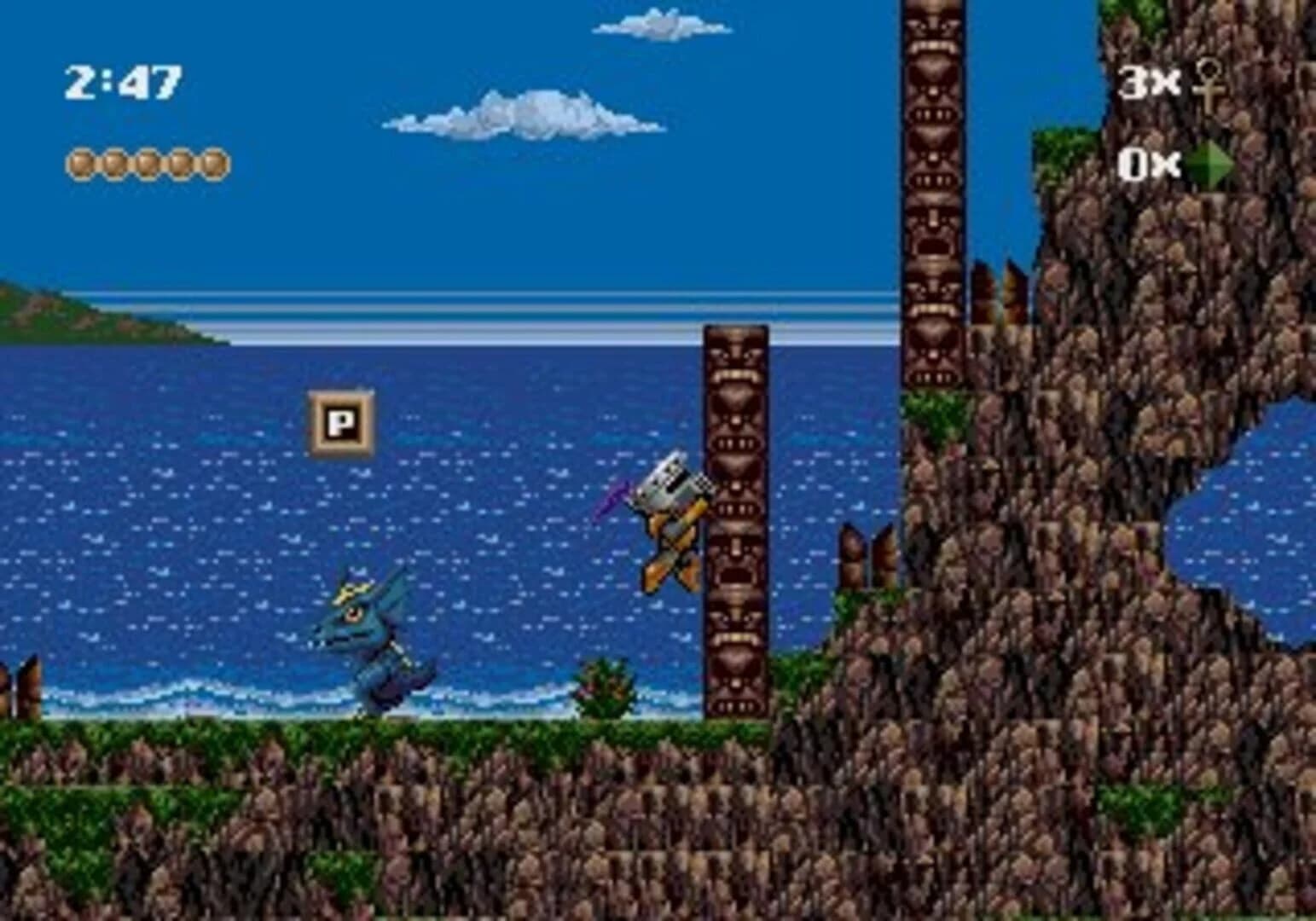Click the 2:47 timer display
This screenshot has height=921, width=1316.
coord(122,81)
